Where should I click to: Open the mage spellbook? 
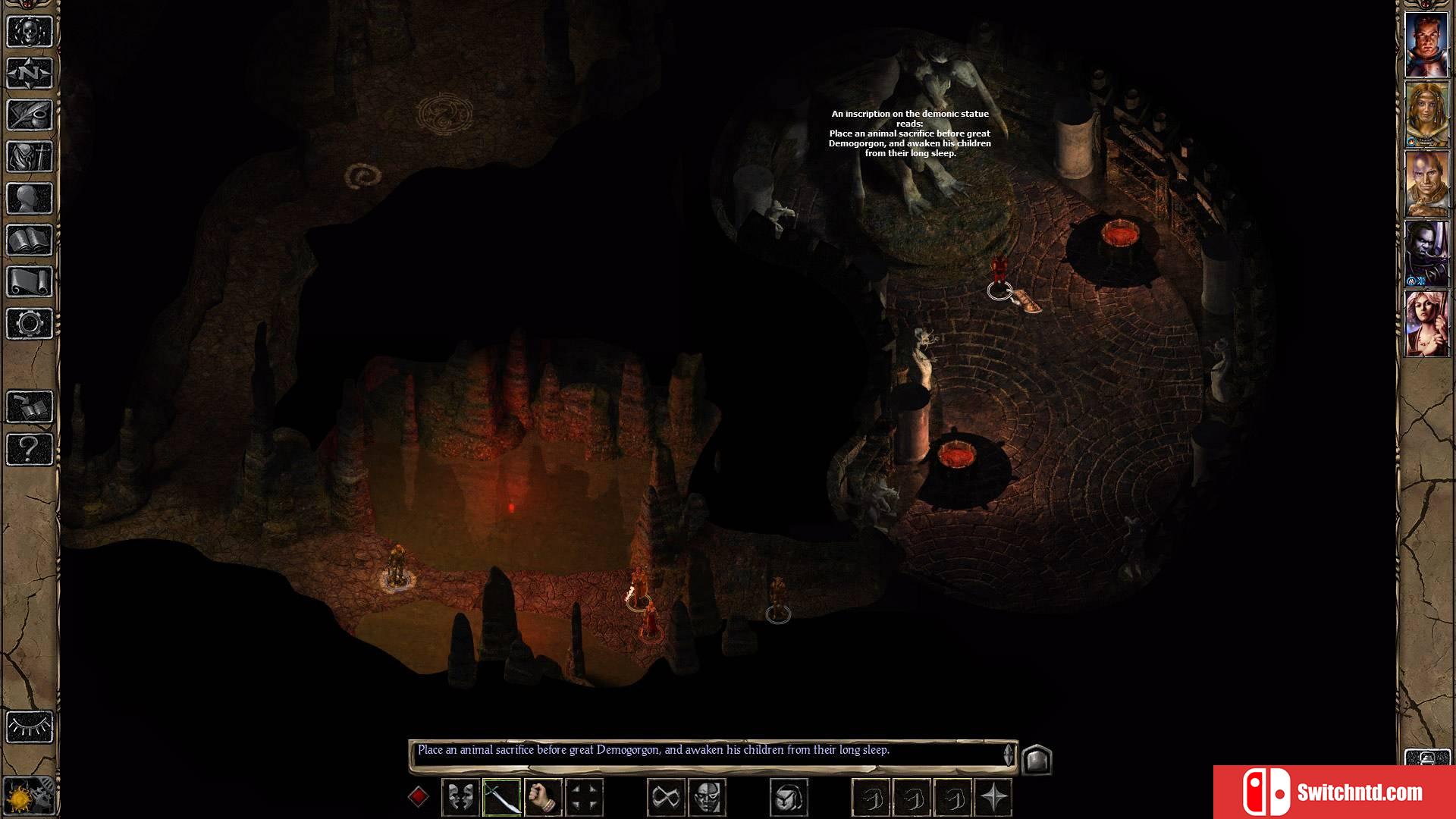coord(30,240)
